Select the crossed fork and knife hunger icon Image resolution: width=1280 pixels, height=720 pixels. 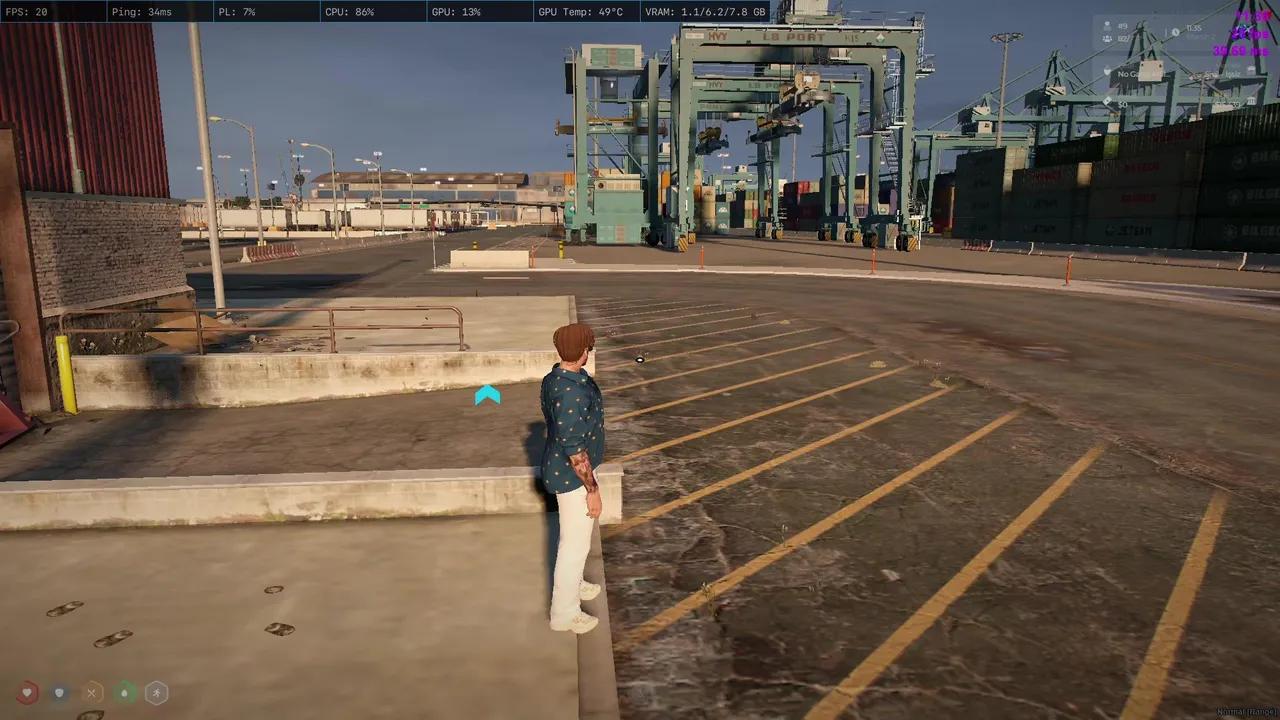tap(92, 692)
